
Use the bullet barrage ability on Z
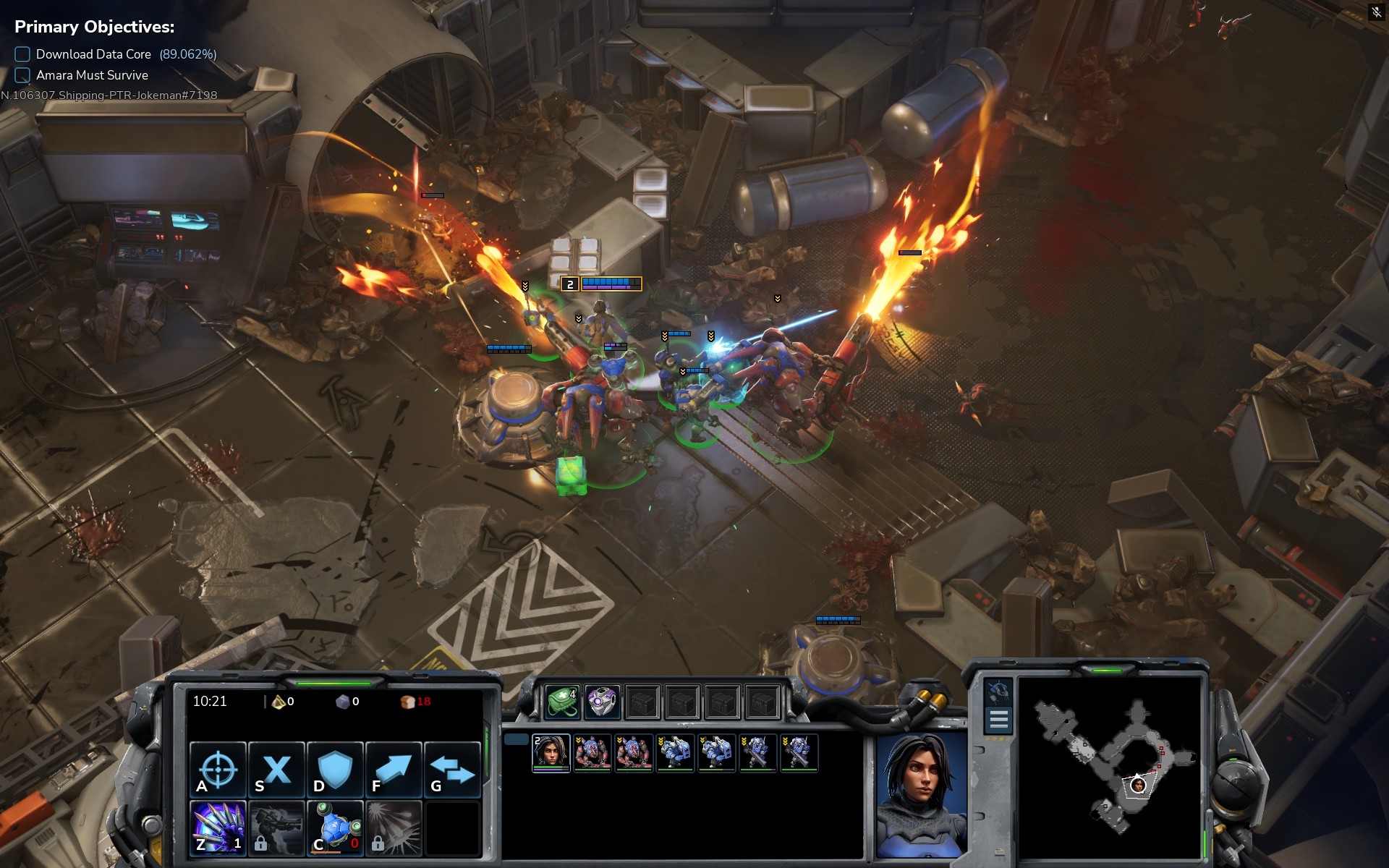point(218,827)
